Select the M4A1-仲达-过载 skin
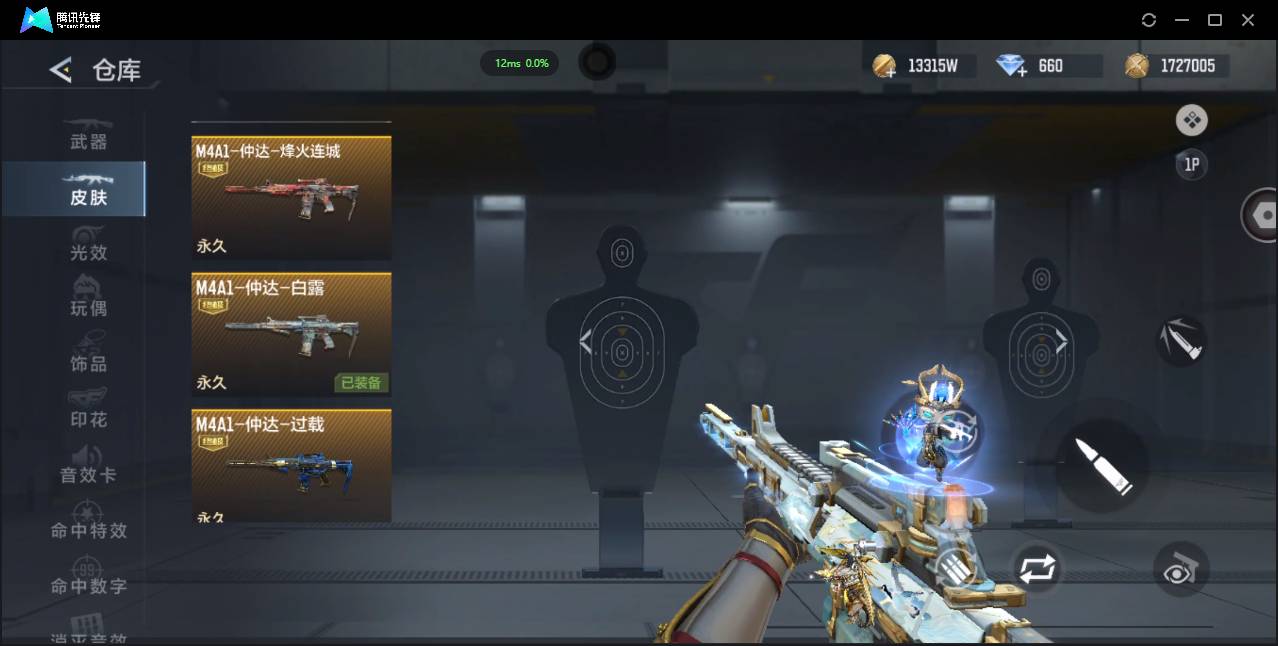 pos(291,466)
